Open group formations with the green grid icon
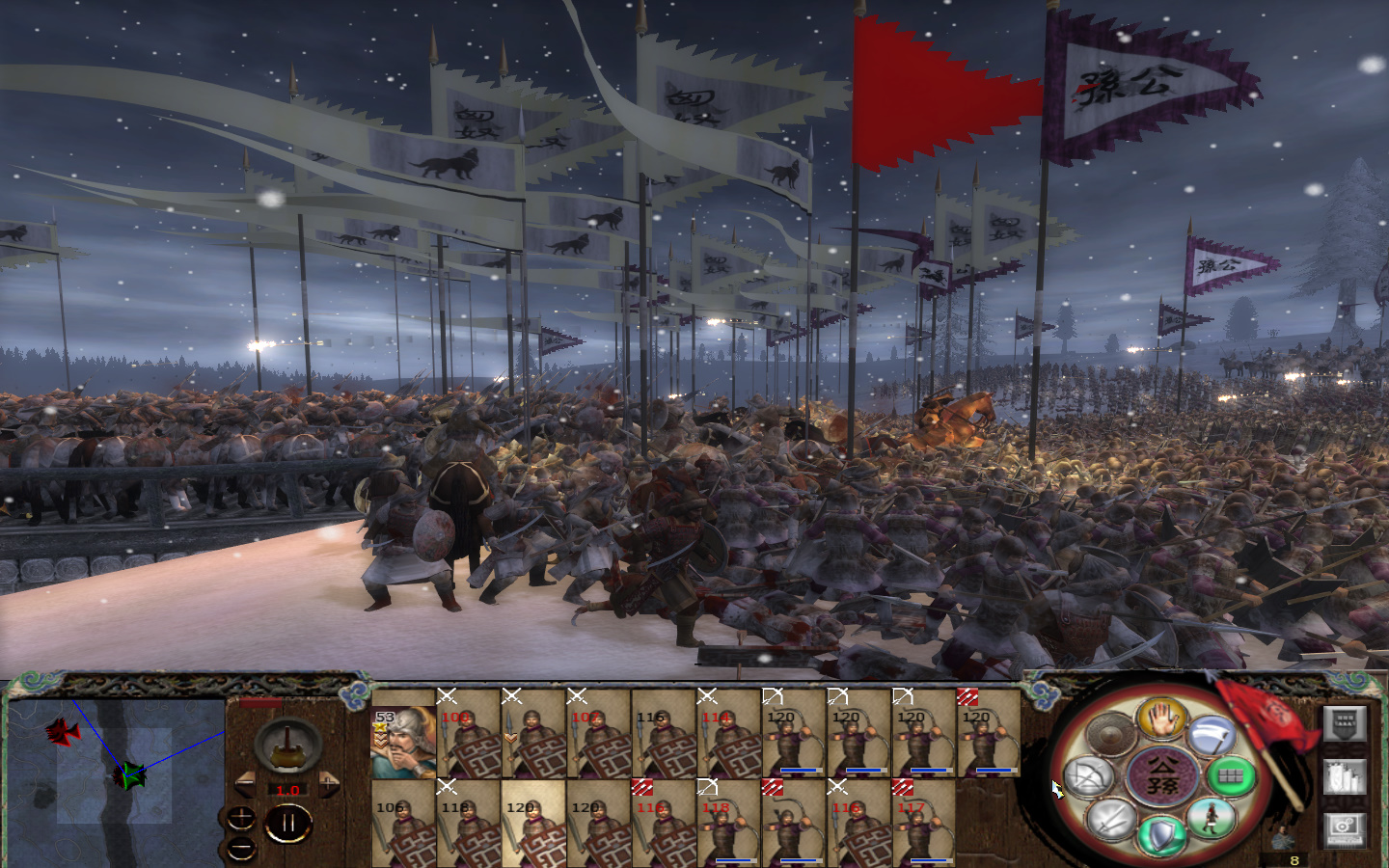The width and height of the screenshot is (1389, 868). click(x=1232, y=776)
